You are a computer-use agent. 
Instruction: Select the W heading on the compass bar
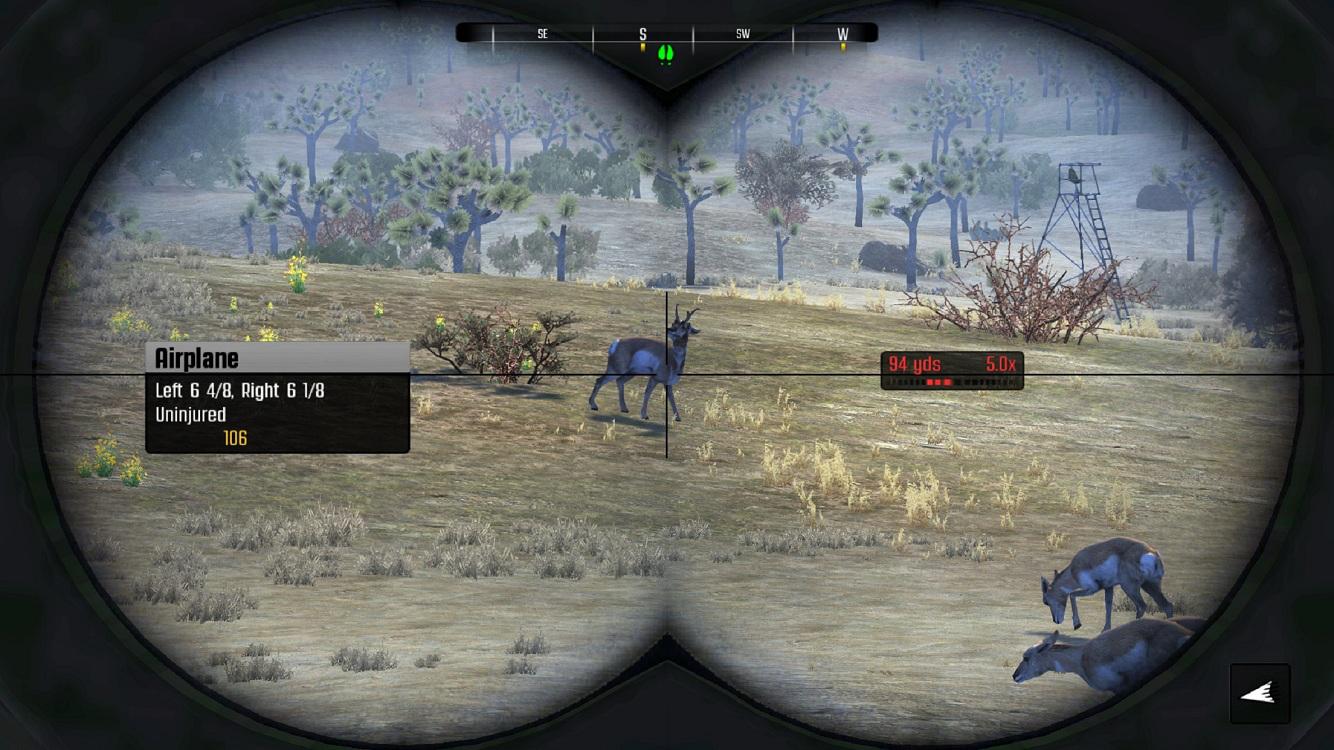point(843,32)
